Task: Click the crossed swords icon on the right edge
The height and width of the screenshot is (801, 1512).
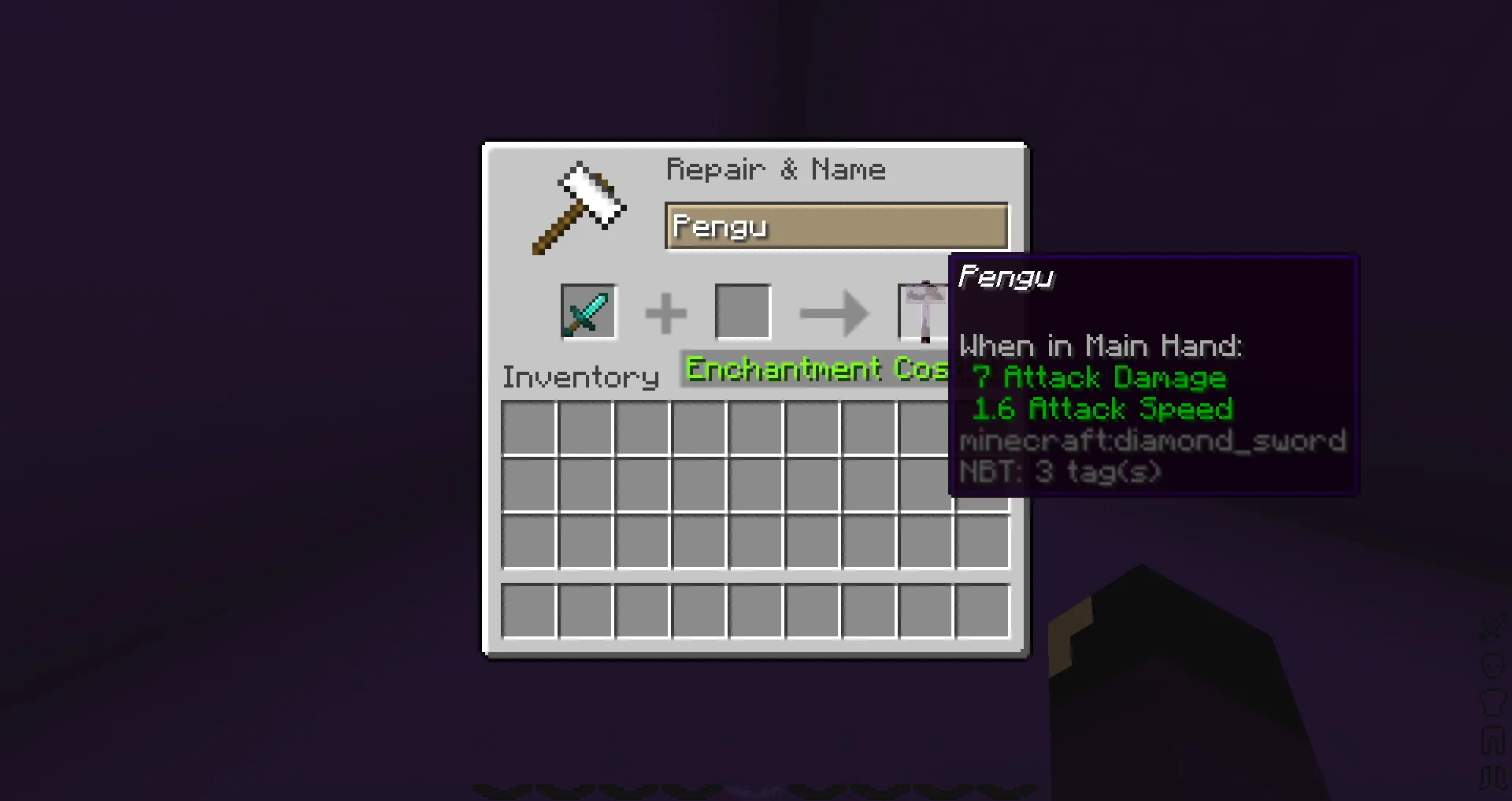Action: [1492, 628]
